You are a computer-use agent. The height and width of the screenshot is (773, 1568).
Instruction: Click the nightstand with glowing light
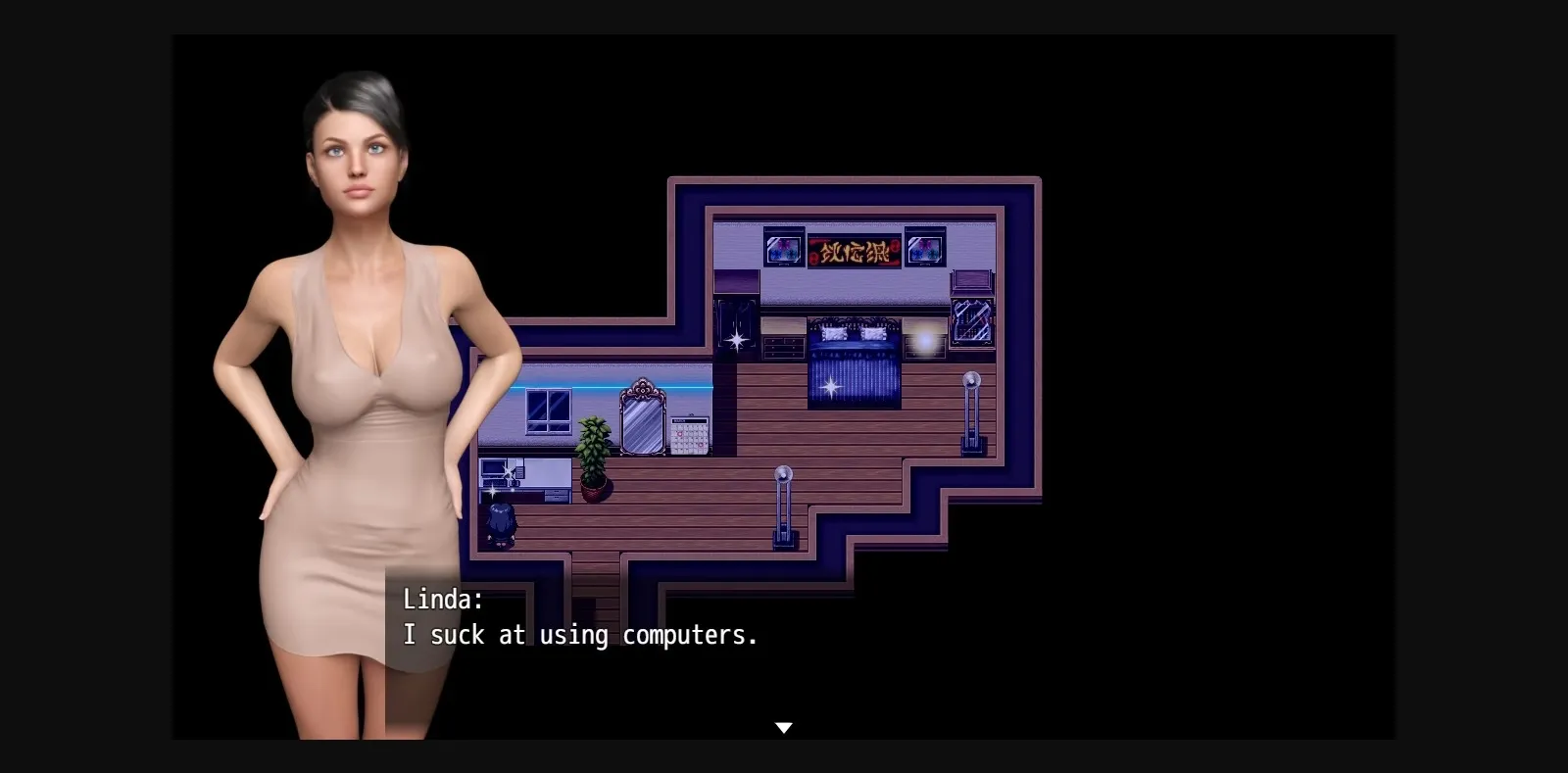[x=924, y=340]
